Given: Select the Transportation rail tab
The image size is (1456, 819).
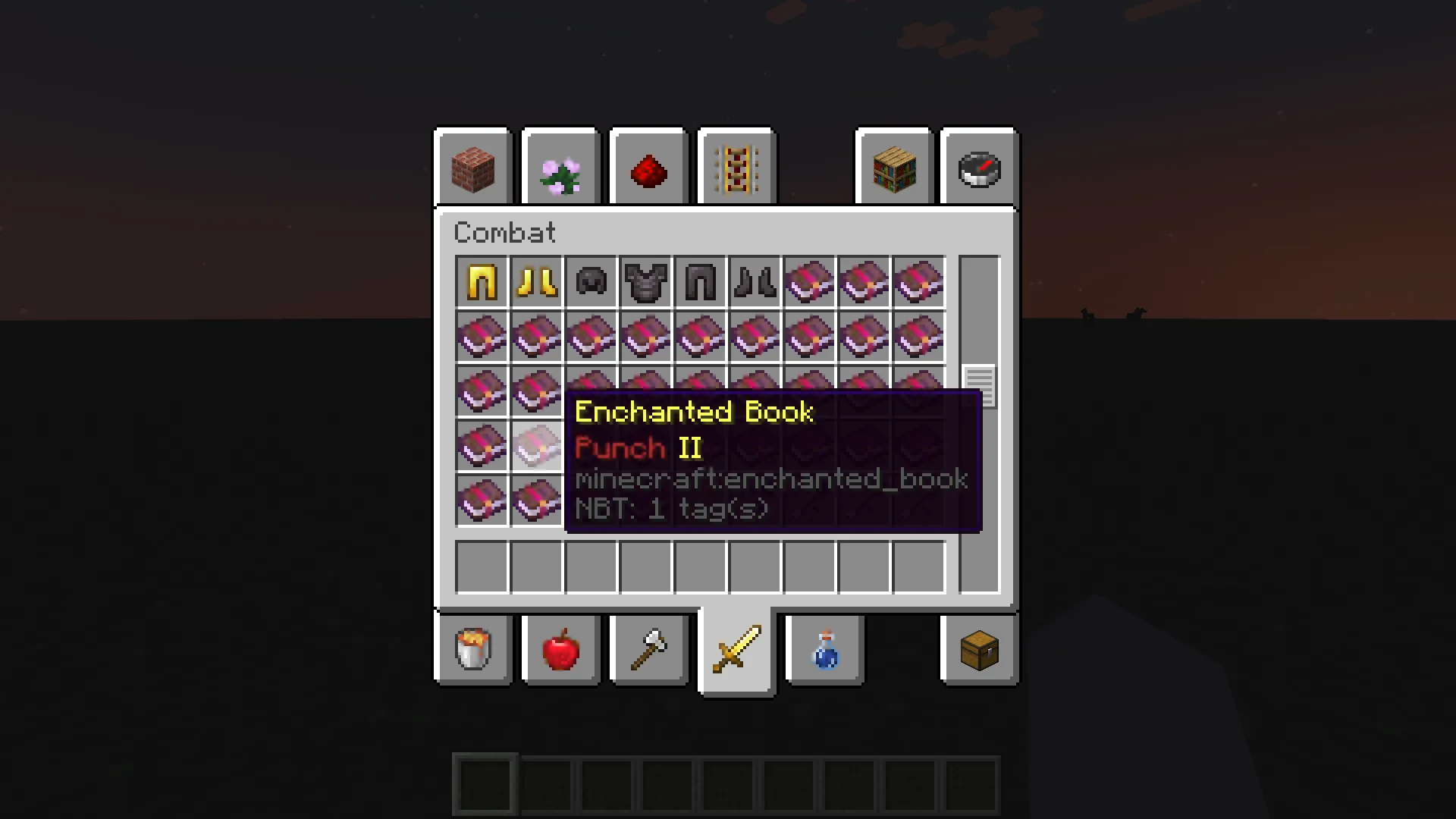Looking at the screenshot, I should (737, 169).
